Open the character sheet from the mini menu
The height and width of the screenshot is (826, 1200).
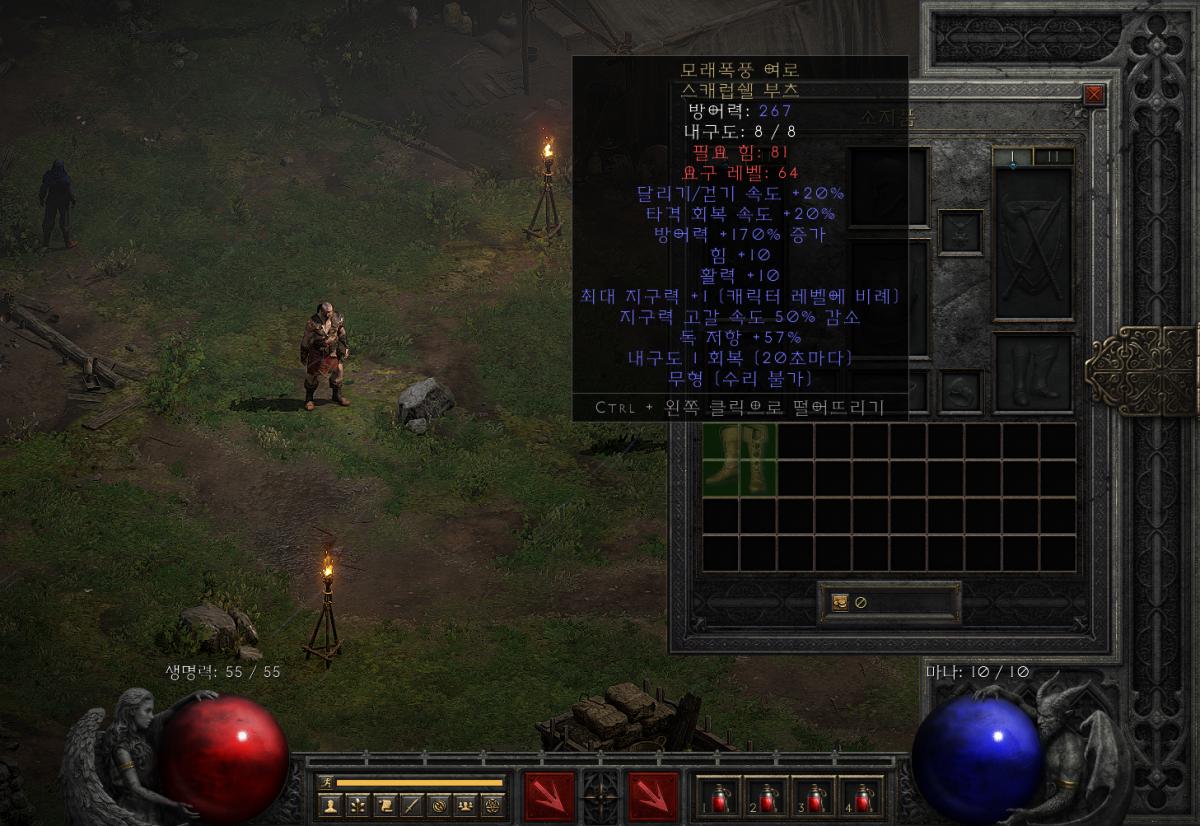pos(330,804)
